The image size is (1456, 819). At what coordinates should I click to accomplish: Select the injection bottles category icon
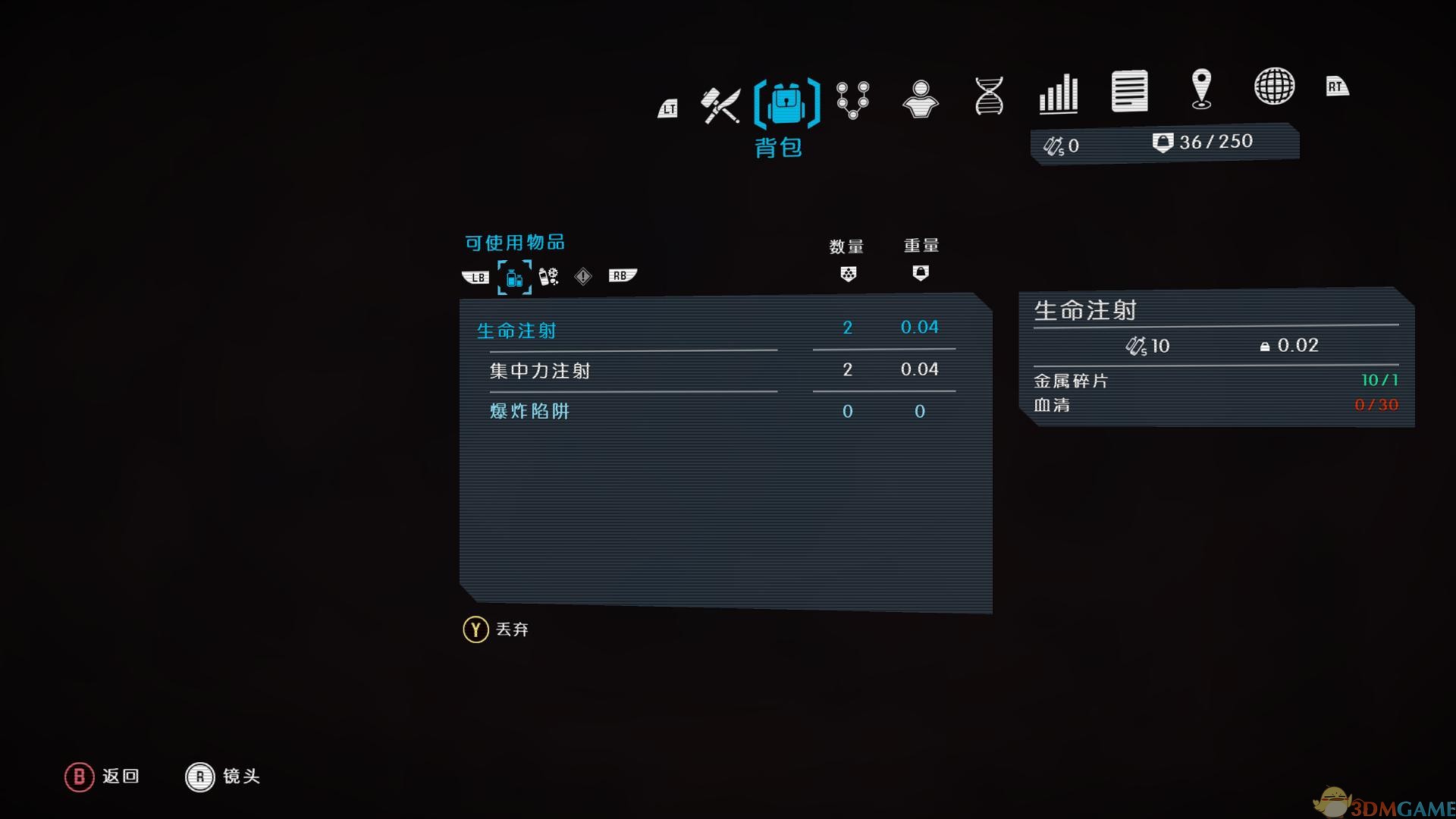tap(515, 278)
